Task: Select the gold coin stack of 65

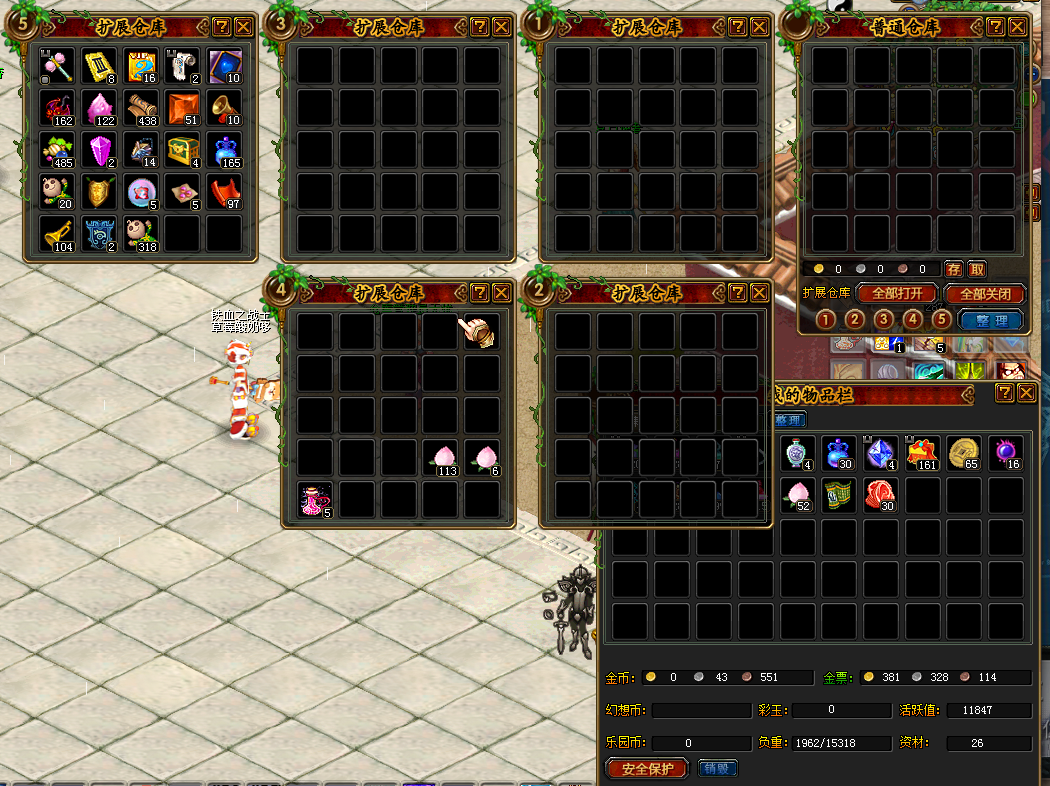Action: pyautogui.click(x=964, y=453)
